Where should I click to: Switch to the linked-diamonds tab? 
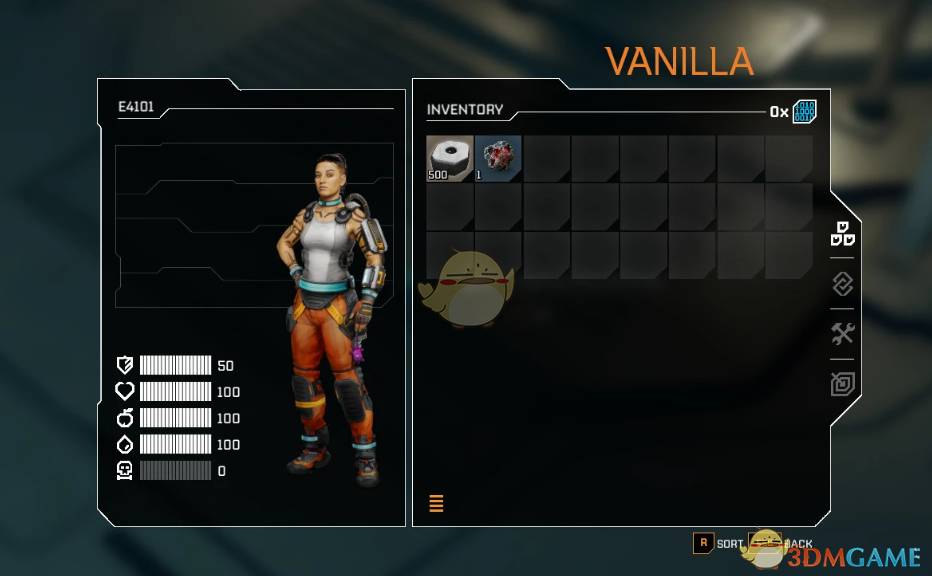tap(843, 284)
